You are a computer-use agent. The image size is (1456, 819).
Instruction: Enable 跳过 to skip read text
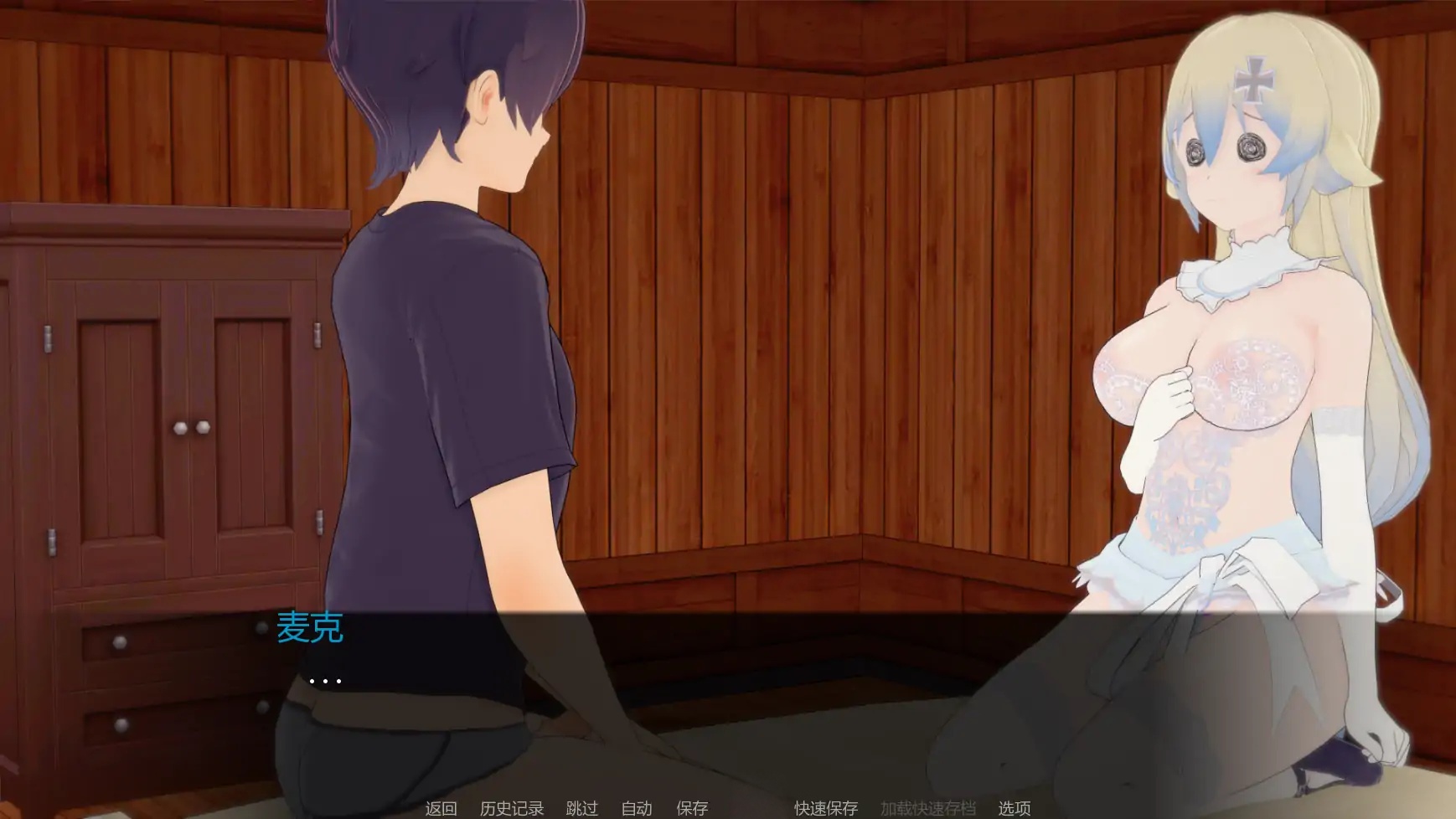tap(582, 809)
